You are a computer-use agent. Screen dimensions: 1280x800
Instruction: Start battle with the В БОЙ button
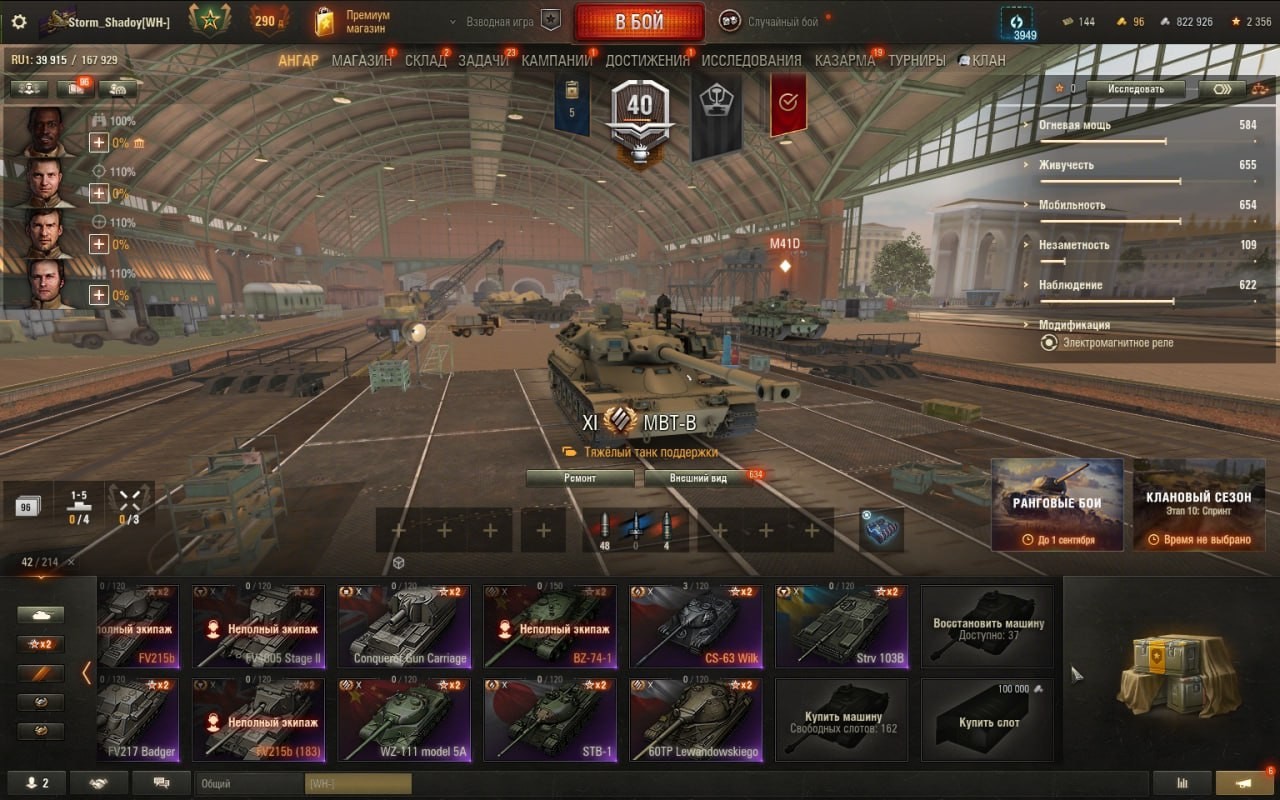(638, 22)
